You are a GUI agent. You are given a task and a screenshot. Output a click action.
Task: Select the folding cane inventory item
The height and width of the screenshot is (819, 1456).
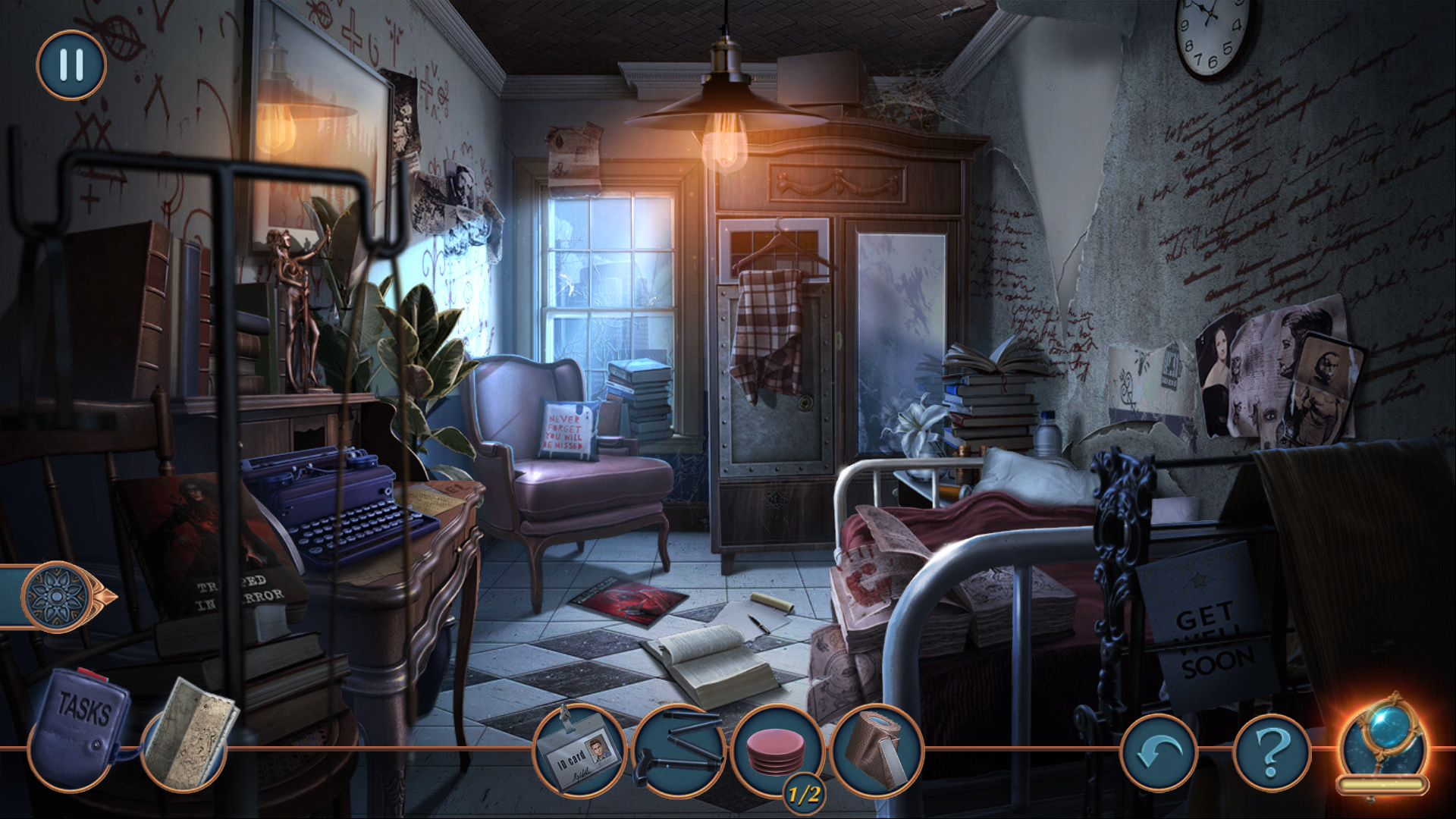pyautogui.click(x=678, y=751)
